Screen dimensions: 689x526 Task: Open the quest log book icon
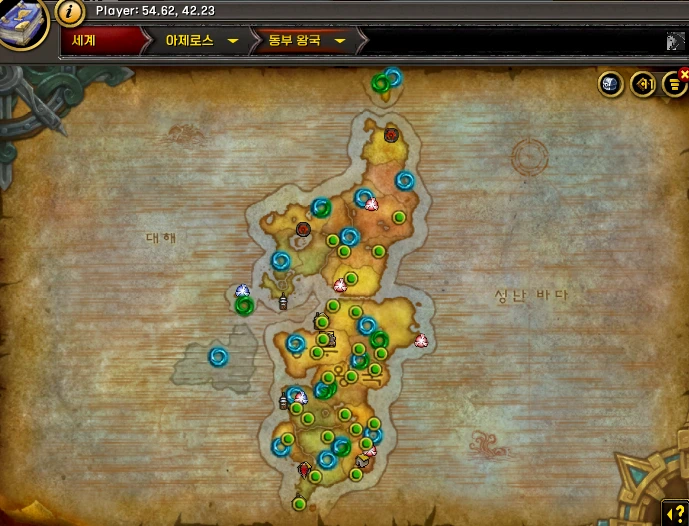(24, 23)
